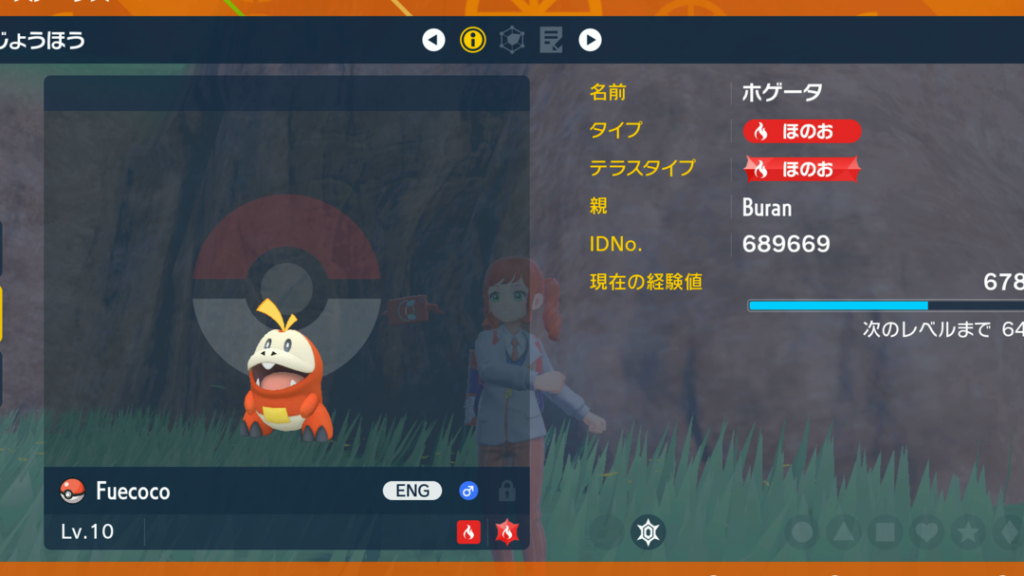Screen dimensions: 1024x576
Task: Go to the previous summary page arrow
Action: pos(433,40)
